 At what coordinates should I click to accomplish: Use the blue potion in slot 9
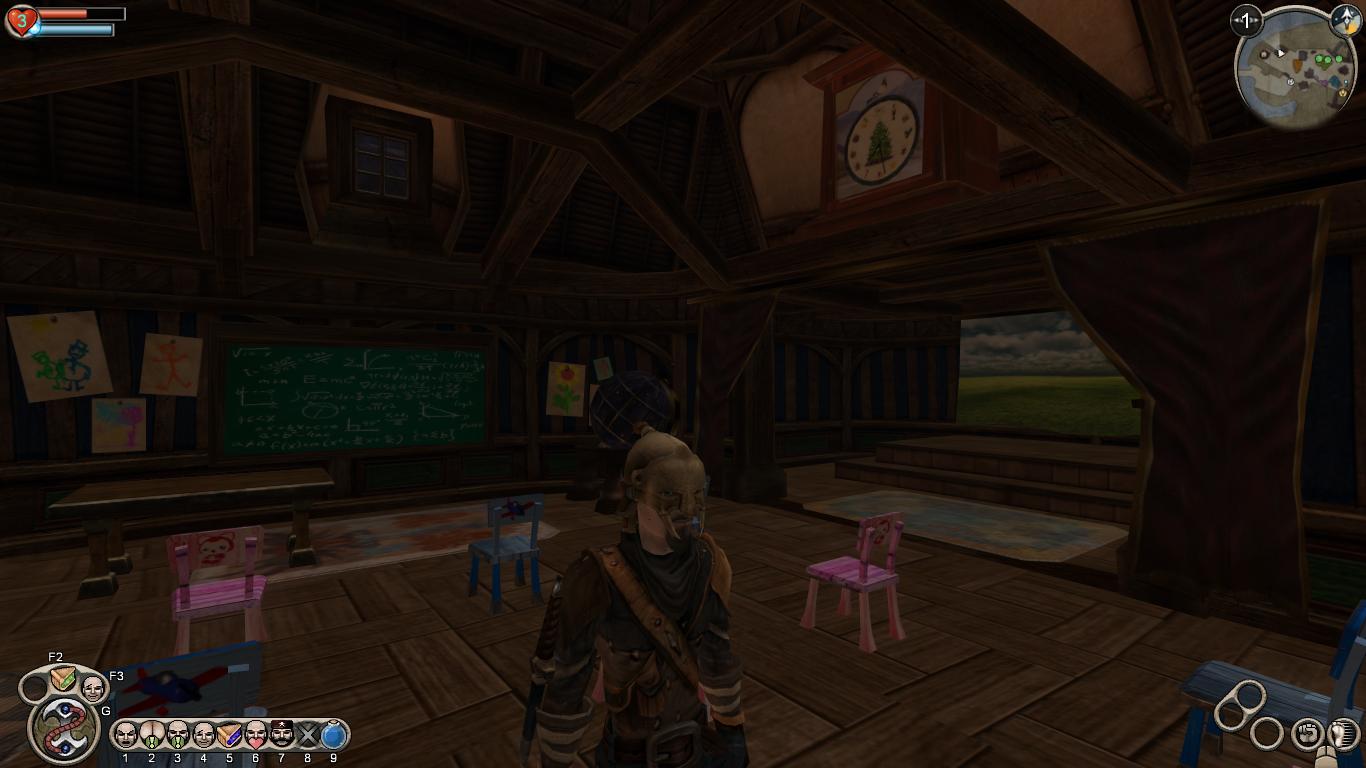[334, 735]
